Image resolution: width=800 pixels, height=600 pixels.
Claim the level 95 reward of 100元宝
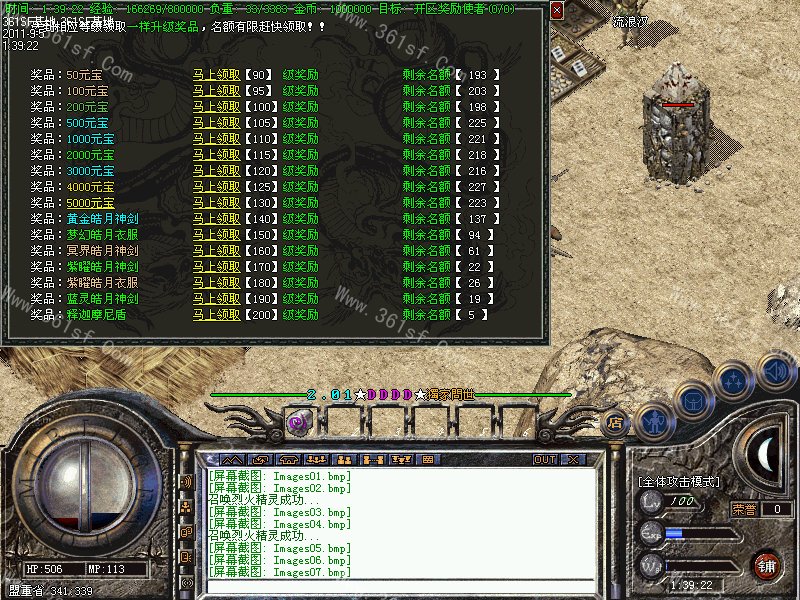217,91
